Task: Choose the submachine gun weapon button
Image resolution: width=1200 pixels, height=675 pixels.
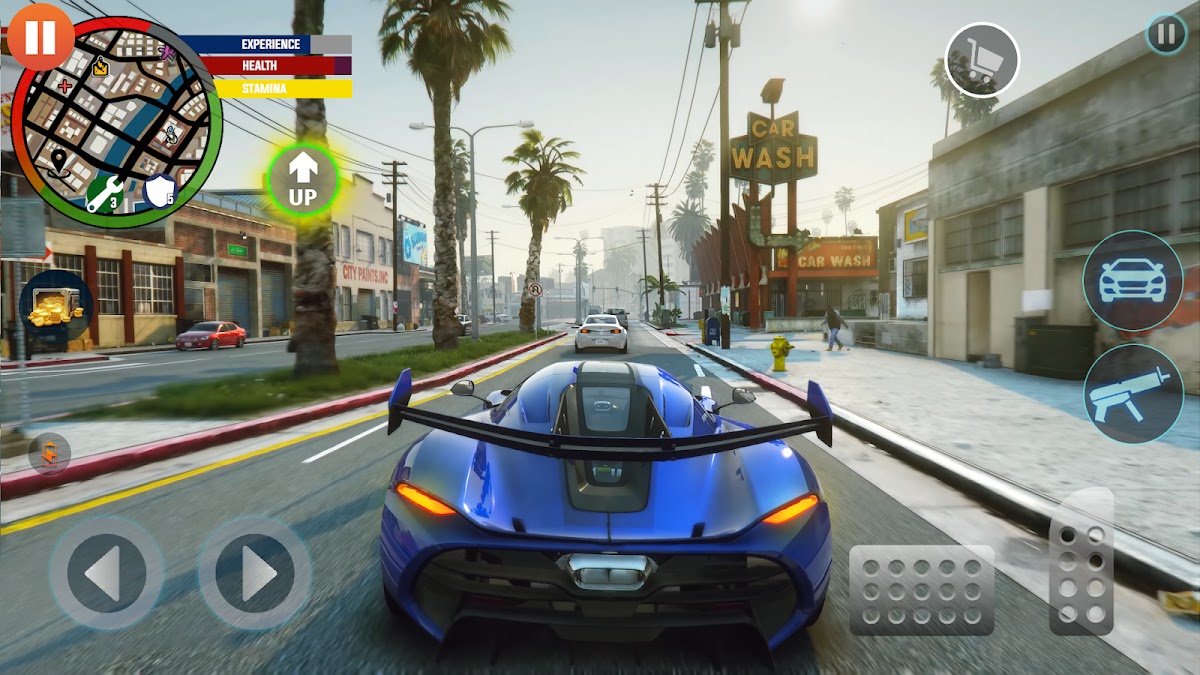Action: pos(1132,394)
